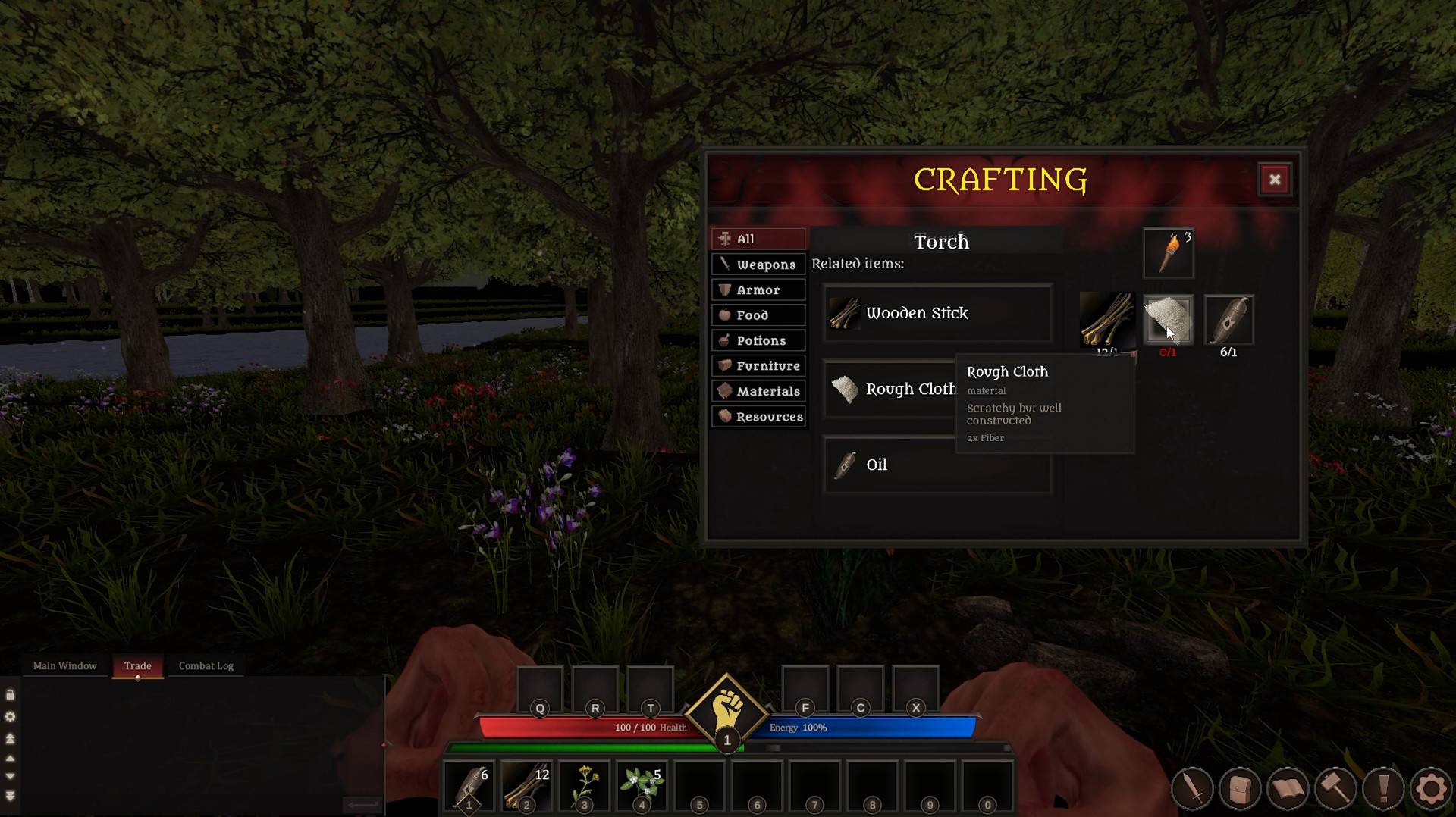
Task: Select the building hammer icon
Action: pyautogui.click(x=1336, y=788)
